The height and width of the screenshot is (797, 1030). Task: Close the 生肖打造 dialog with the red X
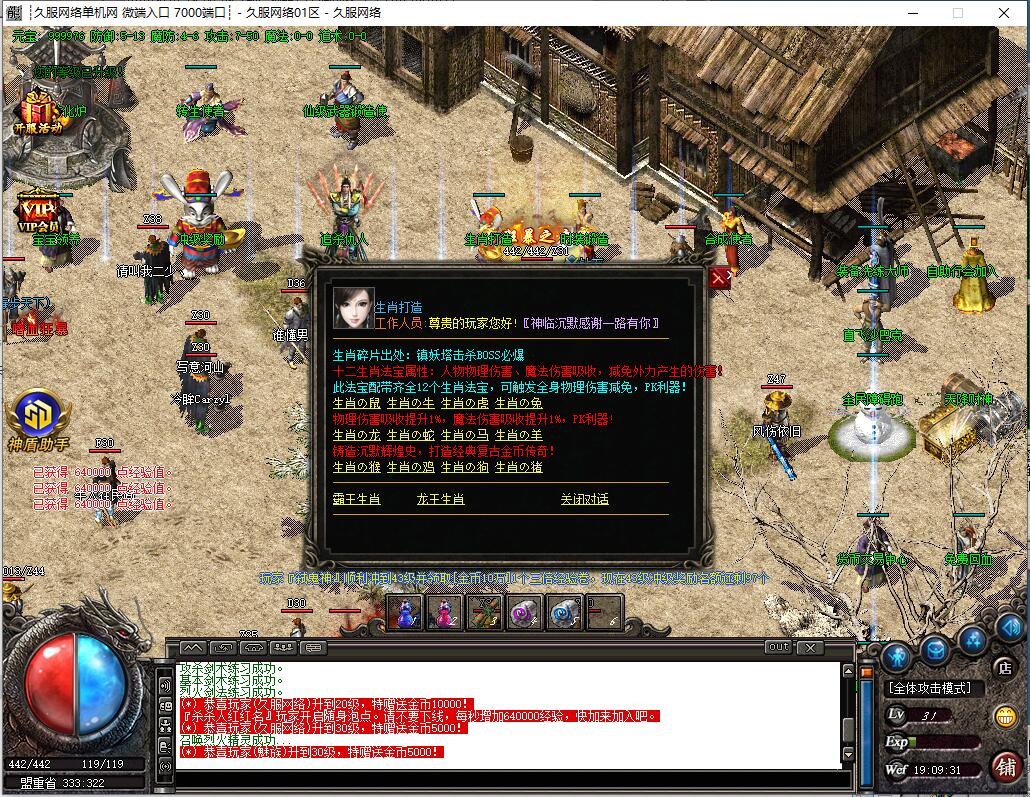tap(719, 279)
